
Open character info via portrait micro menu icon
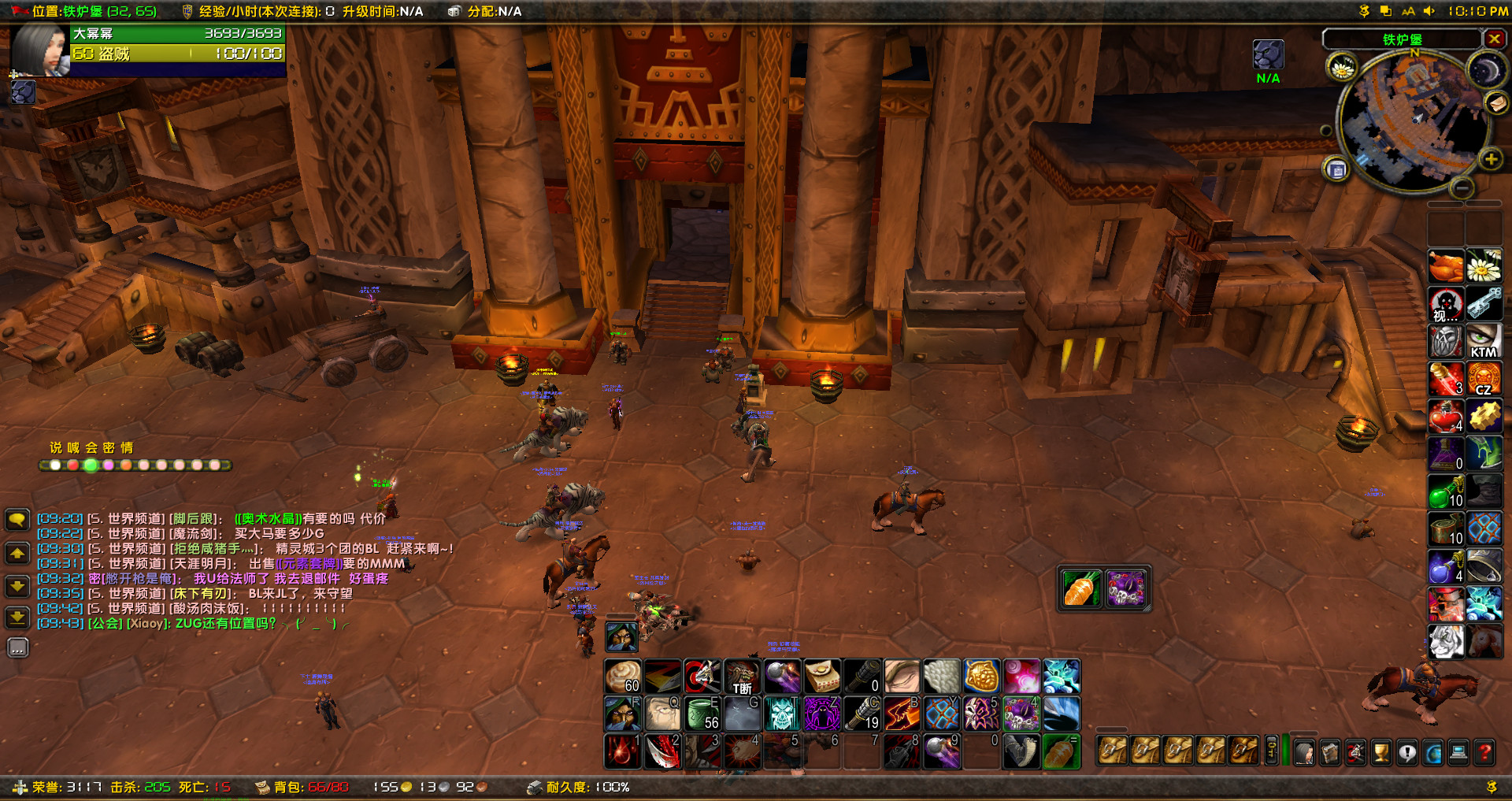pos(1304,753)
